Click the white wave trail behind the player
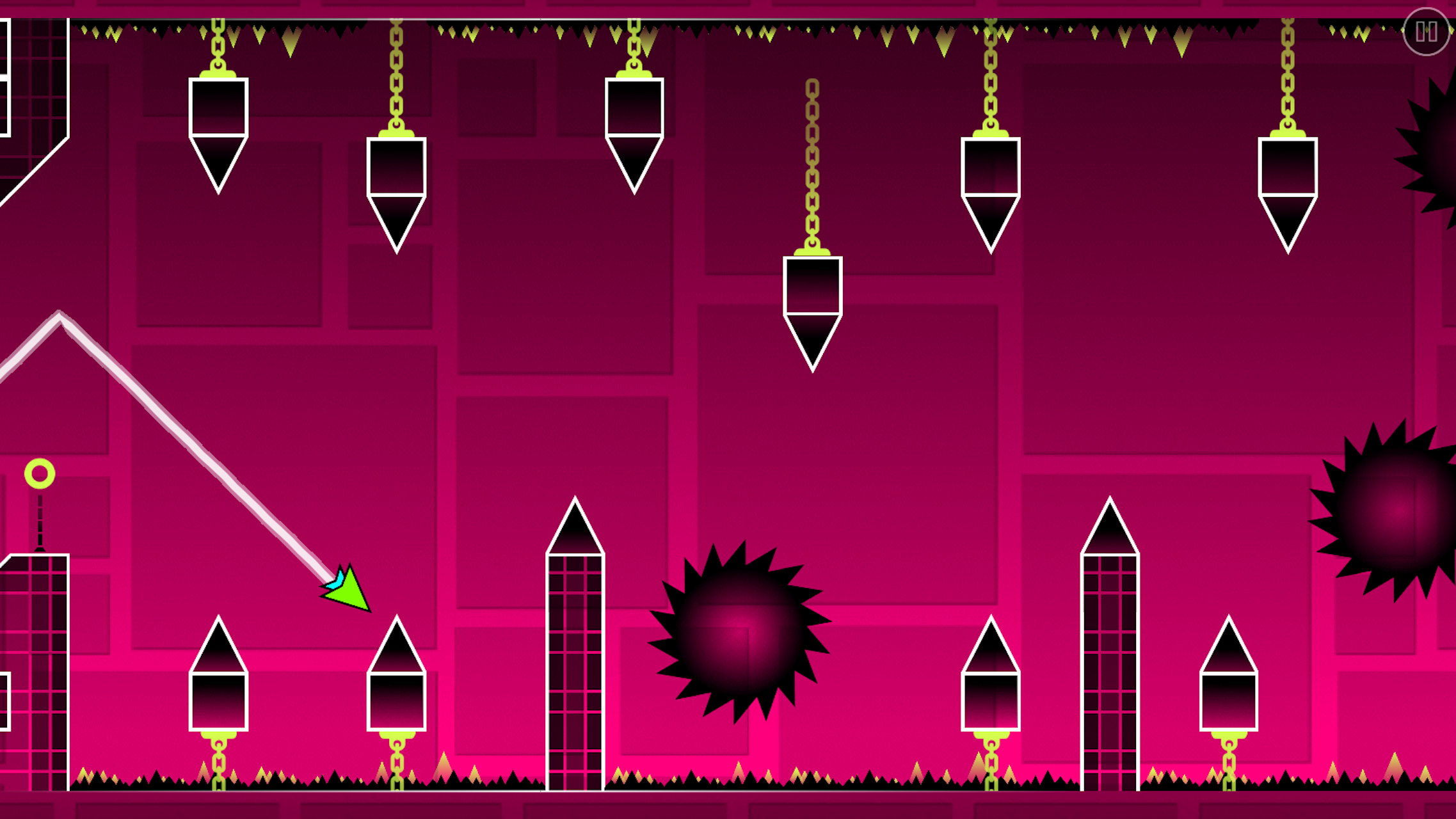Viewport: 1456px width, 819px height. [x=192, y=448]
